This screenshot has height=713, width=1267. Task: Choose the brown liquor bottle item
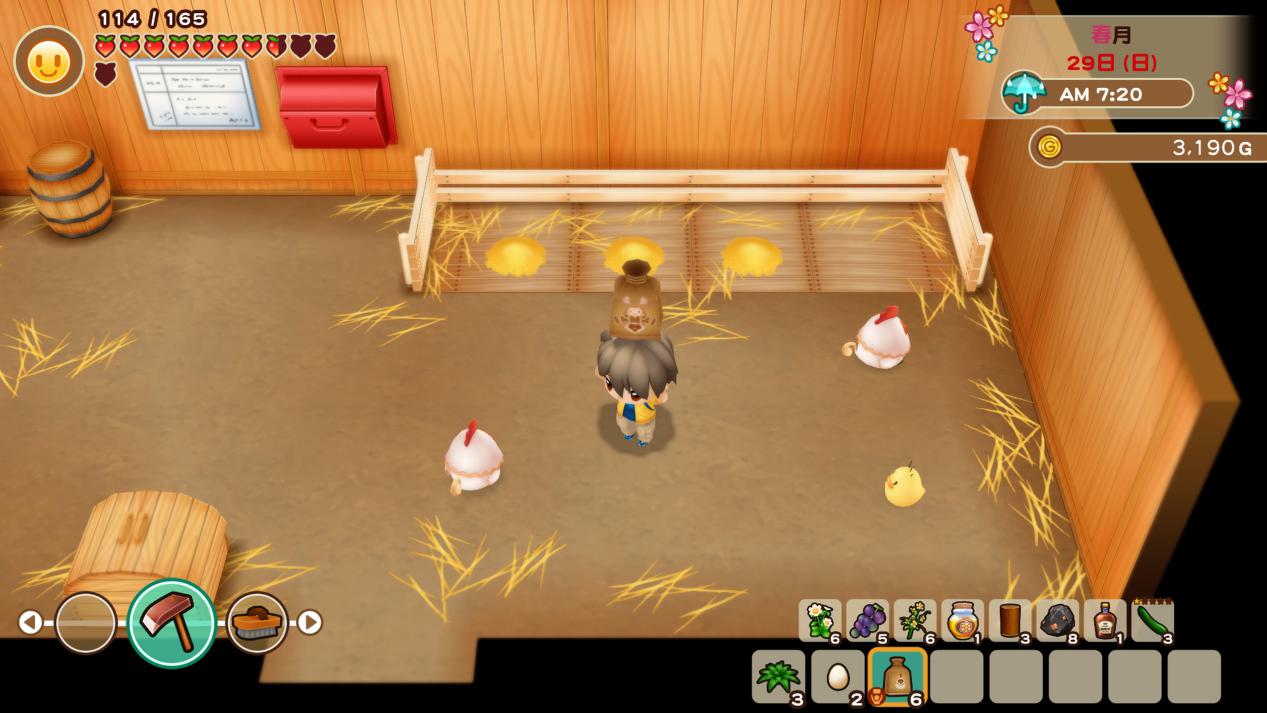tap(1104, 620)
